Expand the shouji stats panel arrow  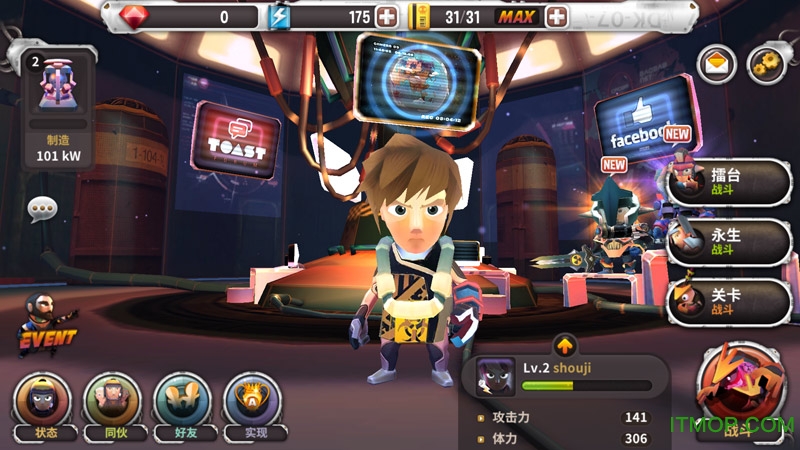pos(565,345)
